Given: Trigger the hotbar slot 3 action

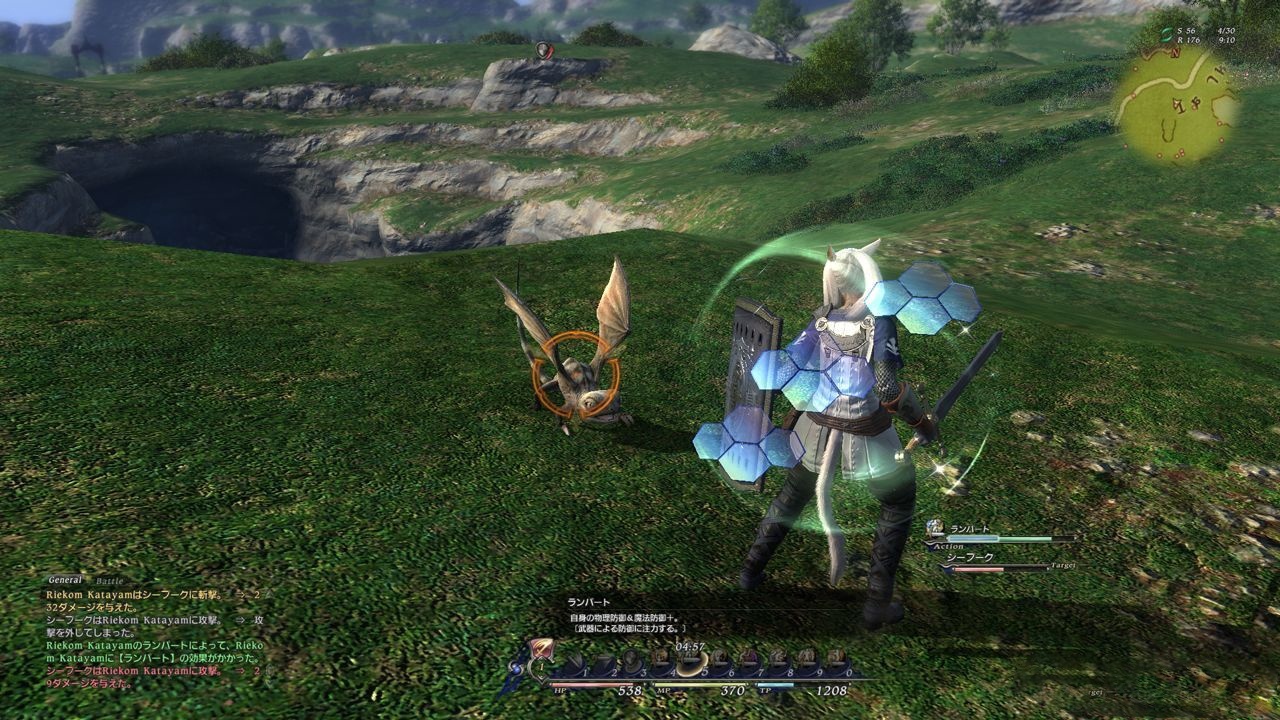Looking at the screenshot, I should click(632, 660).
